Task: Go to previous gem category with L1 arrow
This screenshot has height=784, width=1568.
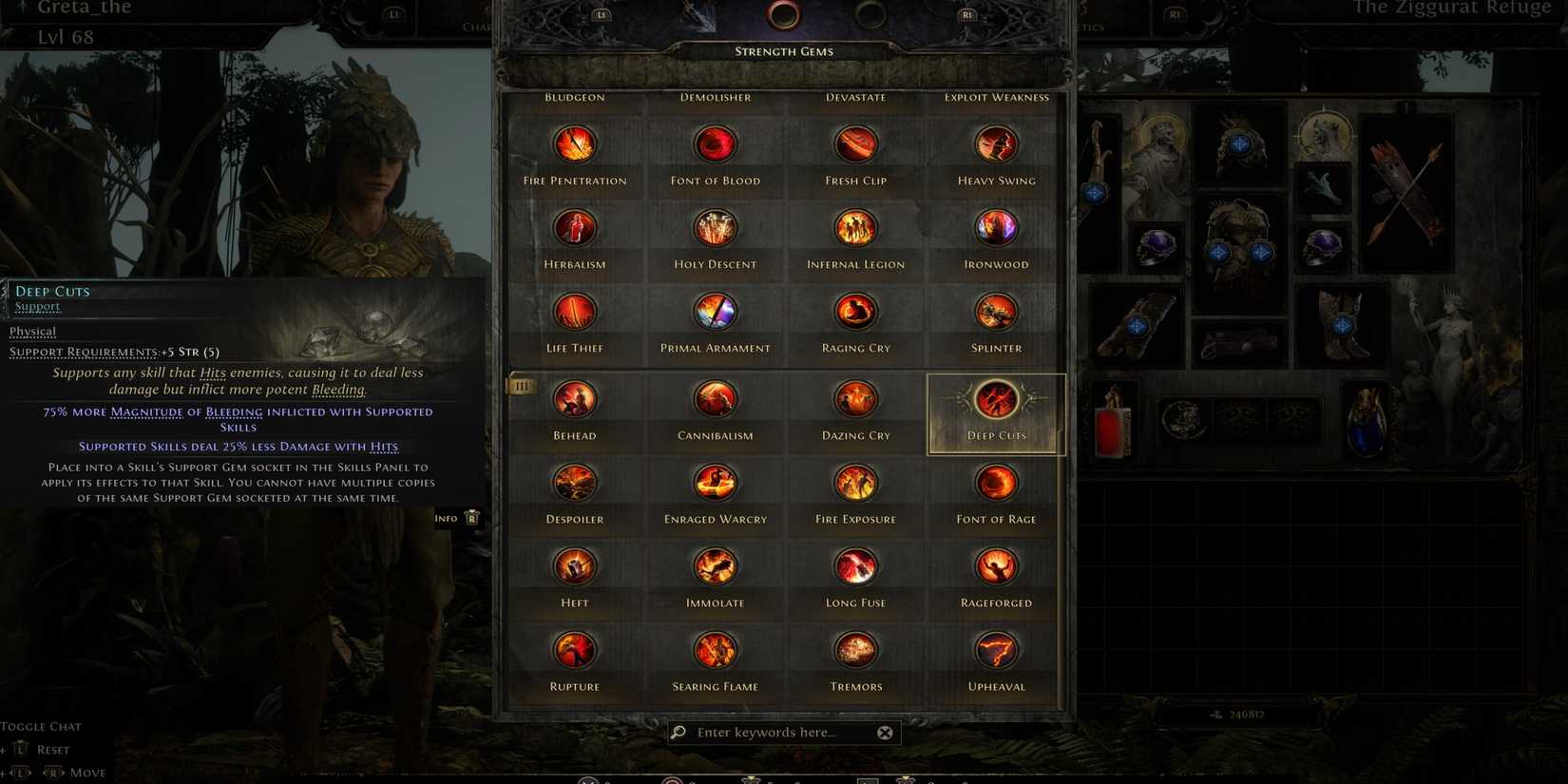Action: (601, 14)
